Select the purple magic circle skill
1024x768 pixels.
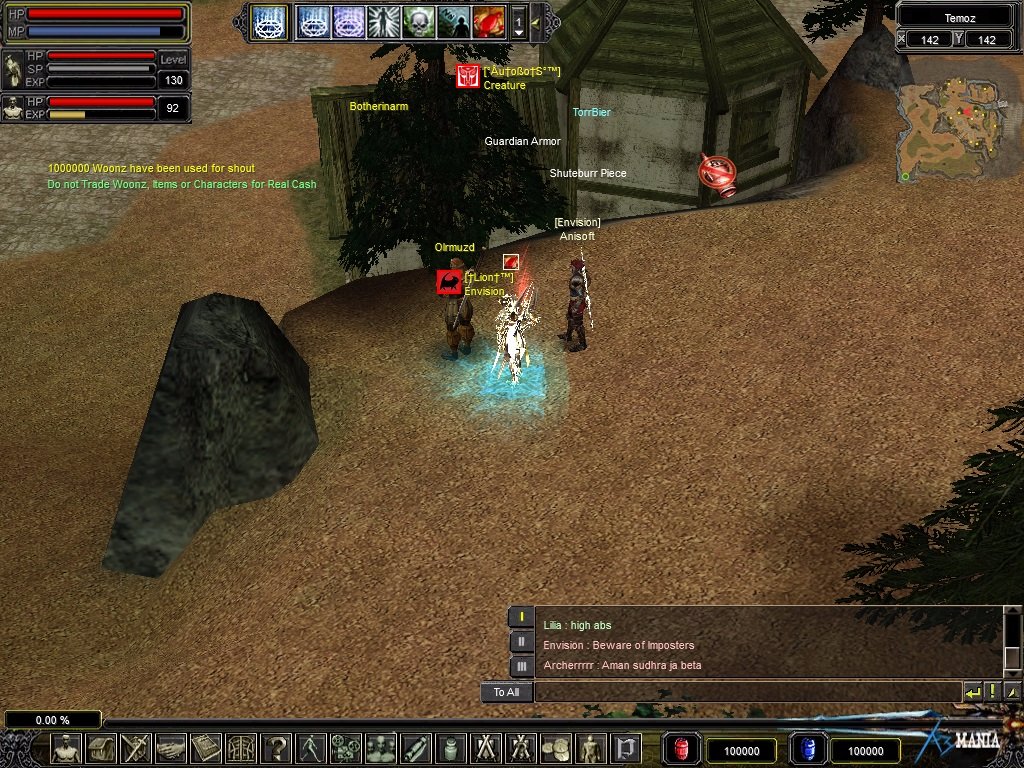point(349,21)
